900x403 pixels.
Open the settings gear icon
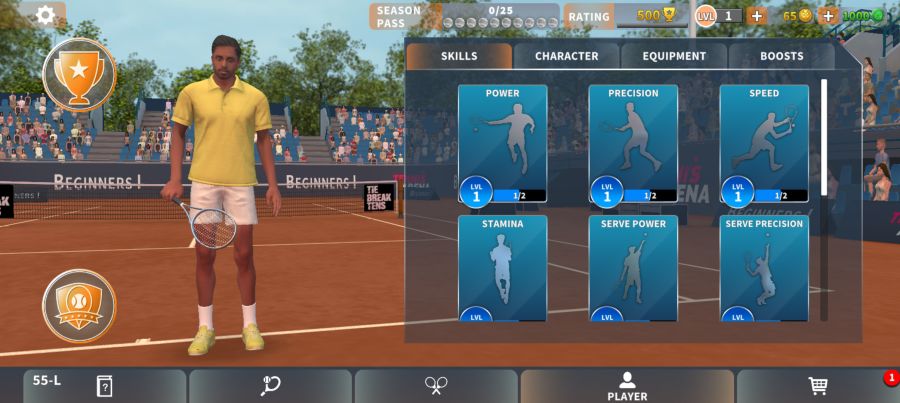pyautogui.click(x=45, y=15)
